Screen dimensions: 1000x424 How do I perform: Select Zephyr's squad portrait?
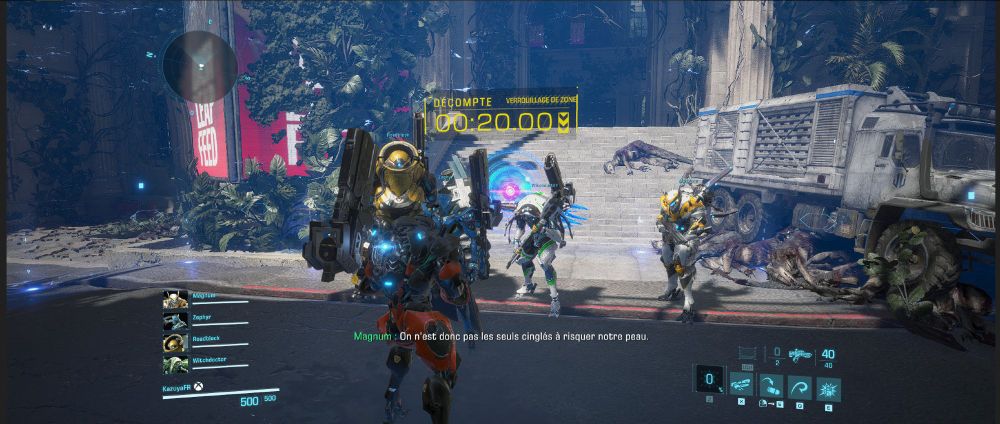coord(174,320)
